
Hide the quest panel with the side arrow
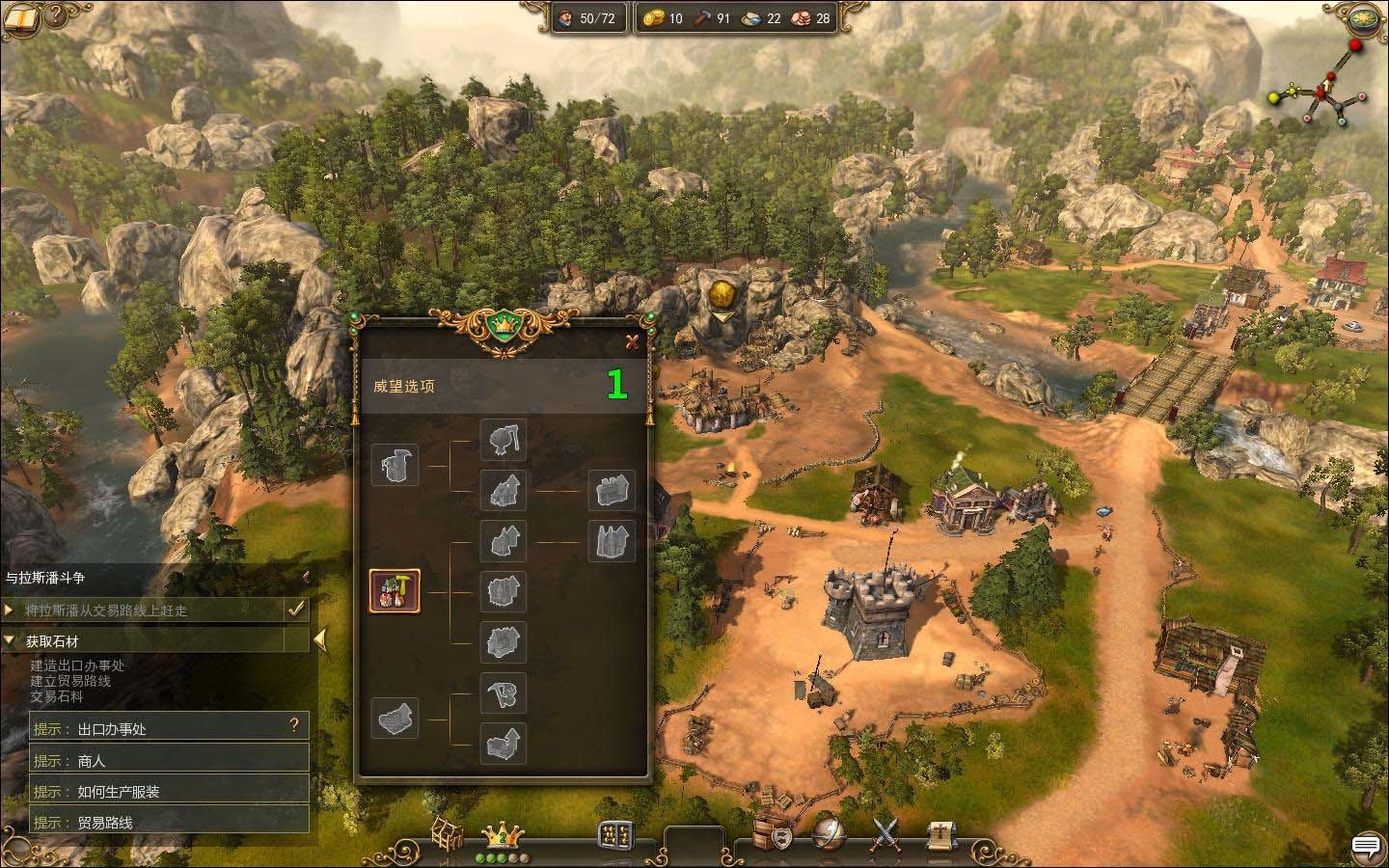click(x=319, y=638)
